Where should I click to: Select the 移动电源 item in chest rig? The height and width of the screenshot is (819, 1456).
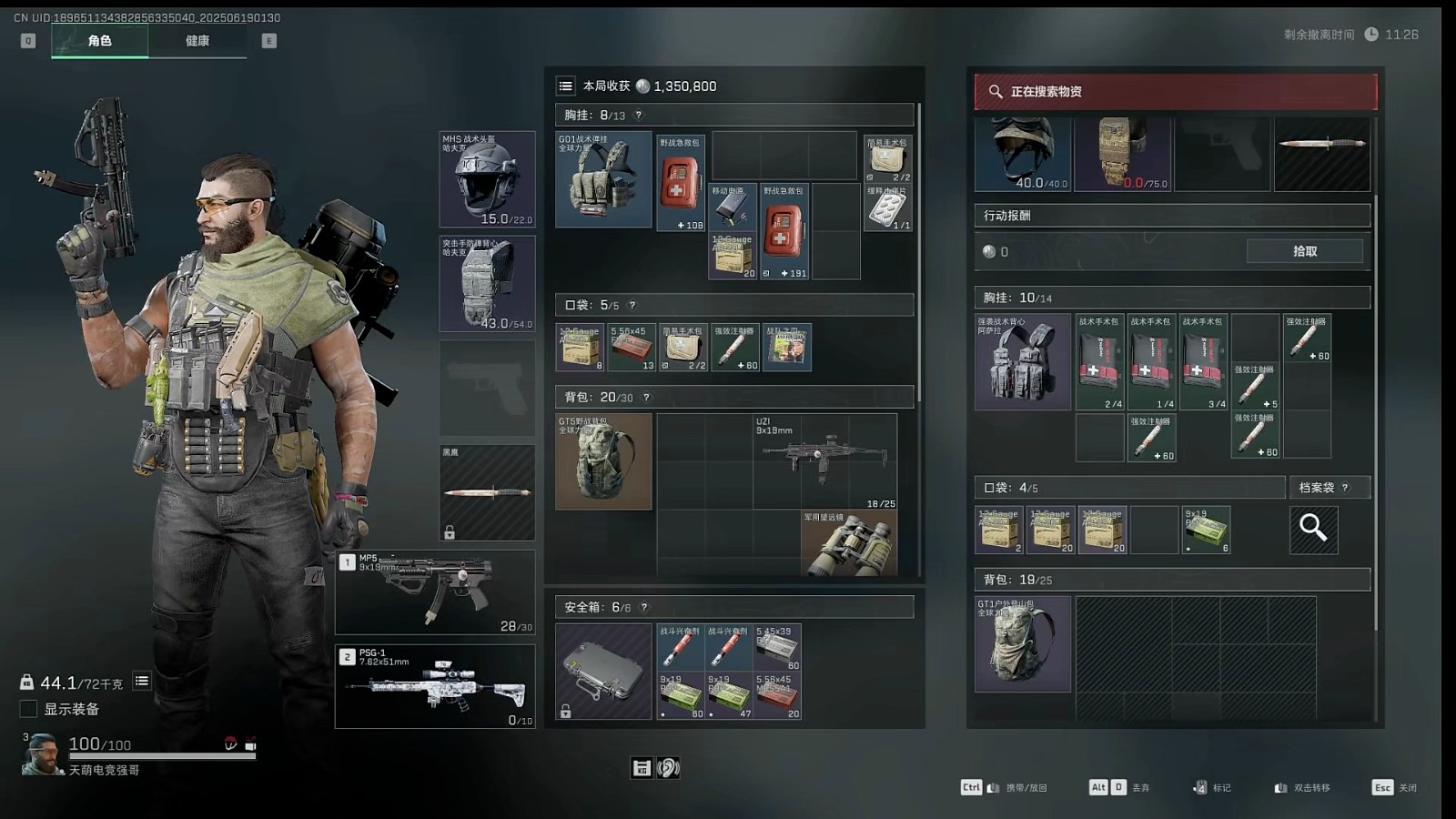pos(732,207)
